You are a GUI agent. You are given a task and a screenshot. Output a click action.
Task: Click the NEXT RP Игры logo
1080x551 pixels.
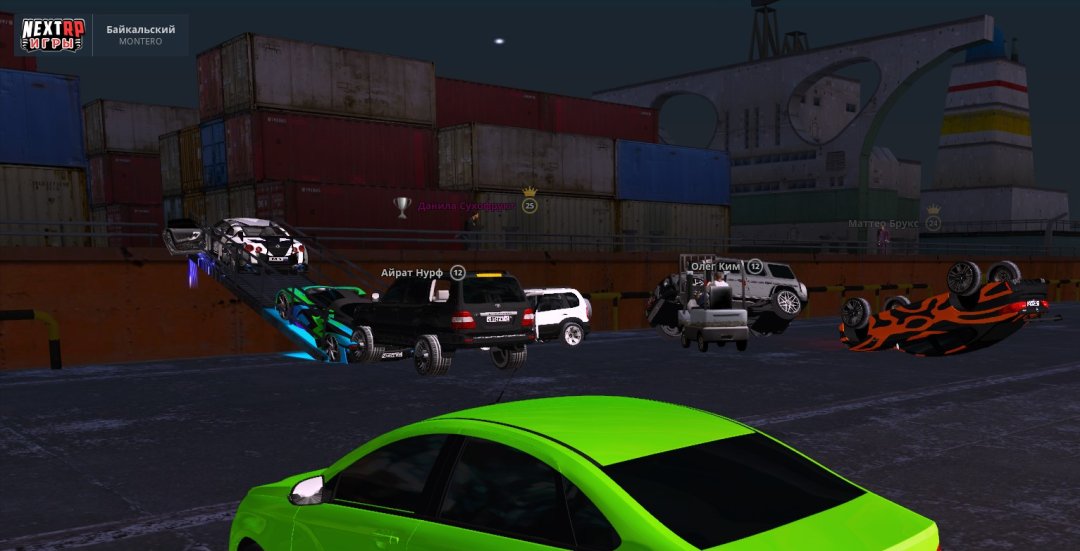(53, 34)
